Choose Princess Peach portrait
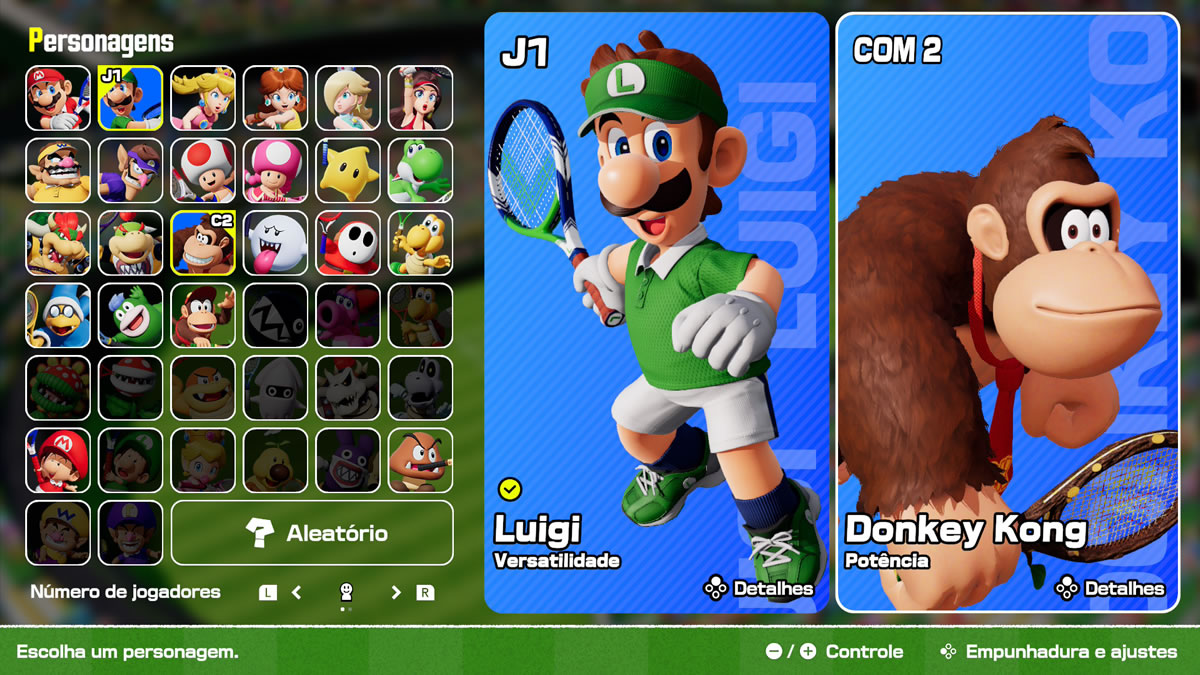This screenshot has width=1200, height=675. [x=203, y=98]
